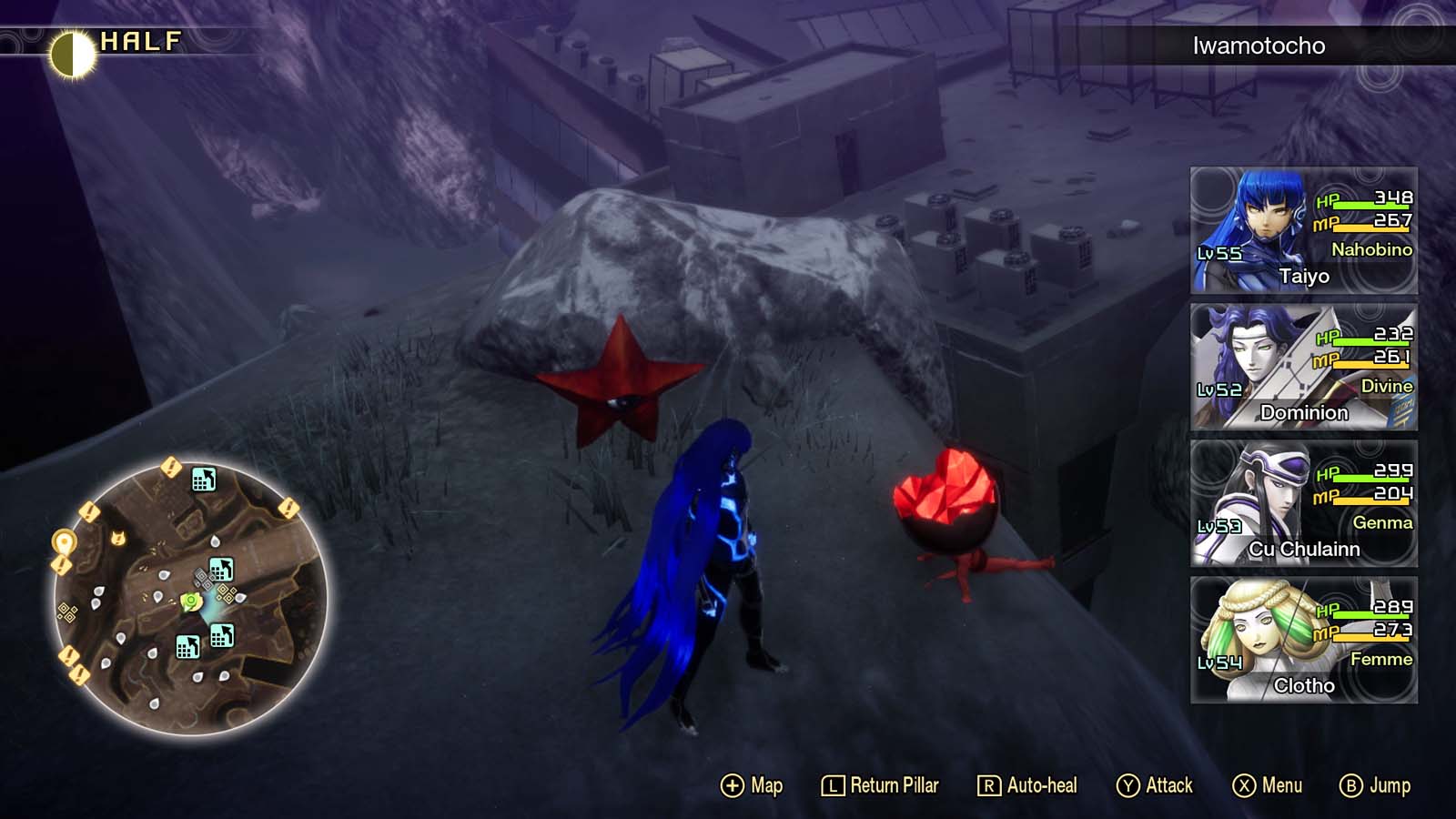
Task: Click the Y button icon beside Attack
Action: point(1127,784)
